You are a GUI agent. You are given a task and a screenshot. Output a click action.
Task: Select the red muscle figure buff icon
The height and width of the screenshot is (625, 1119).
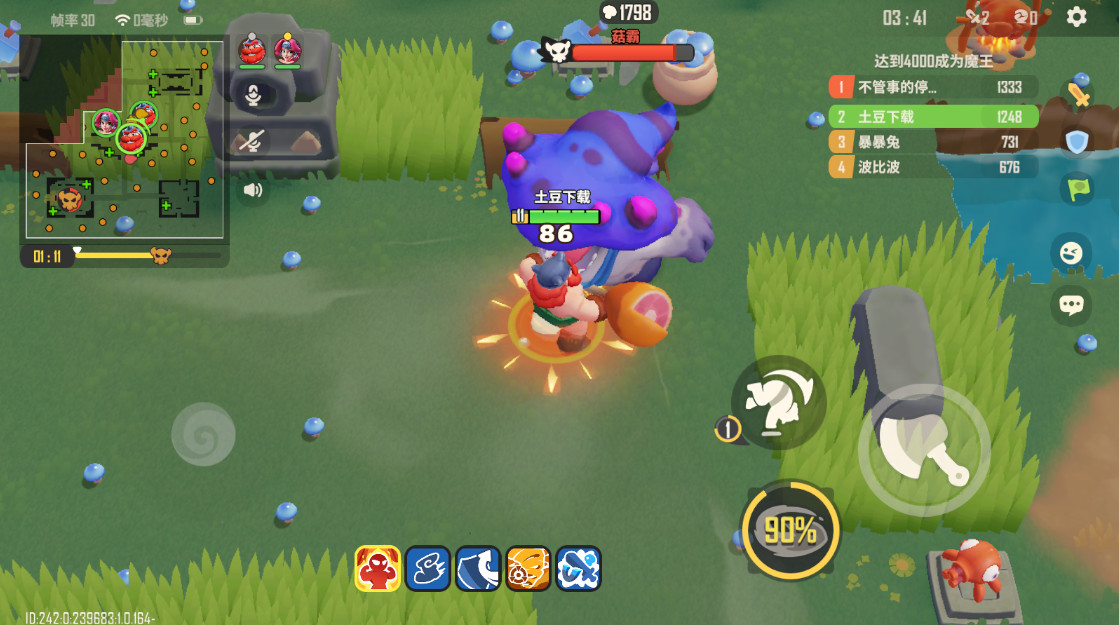[377, 568]
